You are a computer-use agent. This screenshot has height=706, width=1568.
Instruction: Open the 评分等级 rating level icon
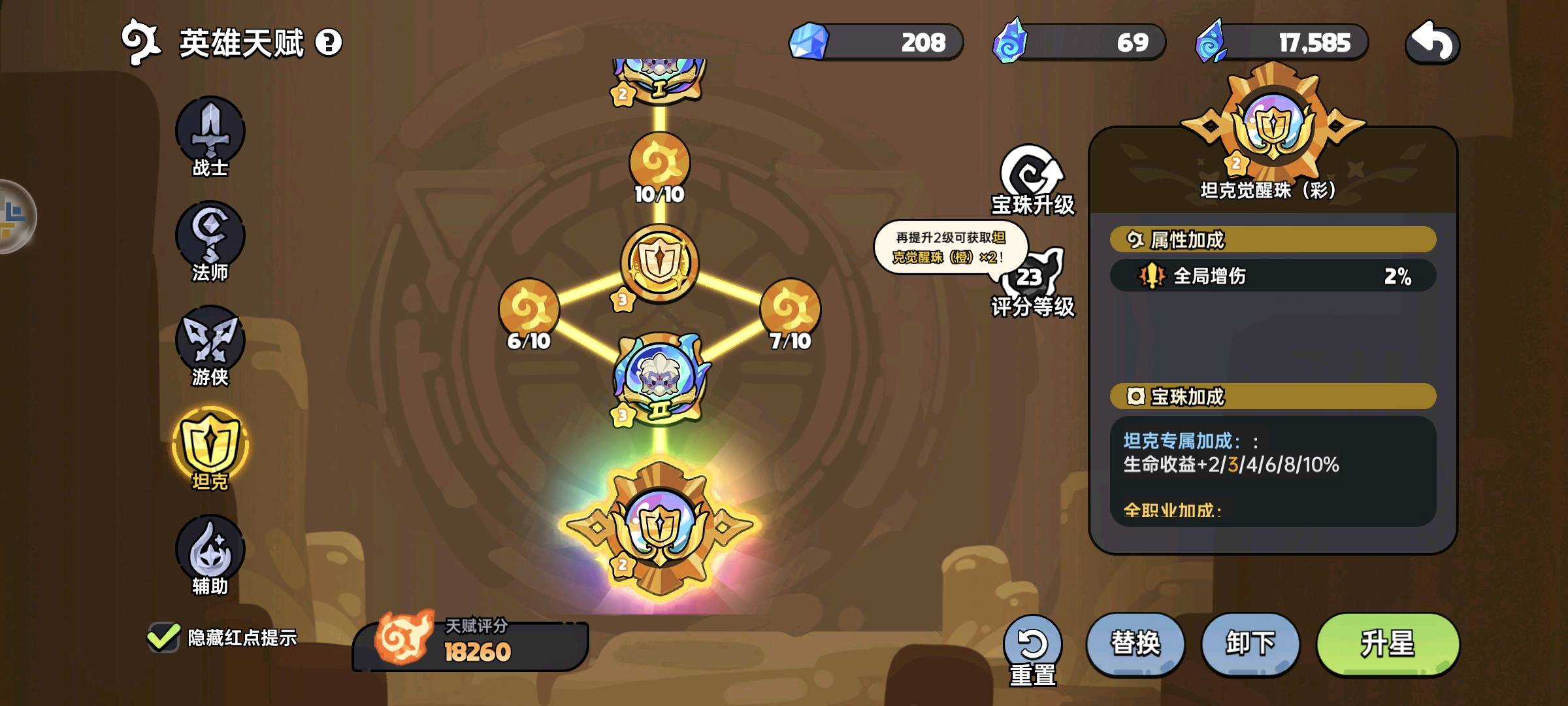1032,280
